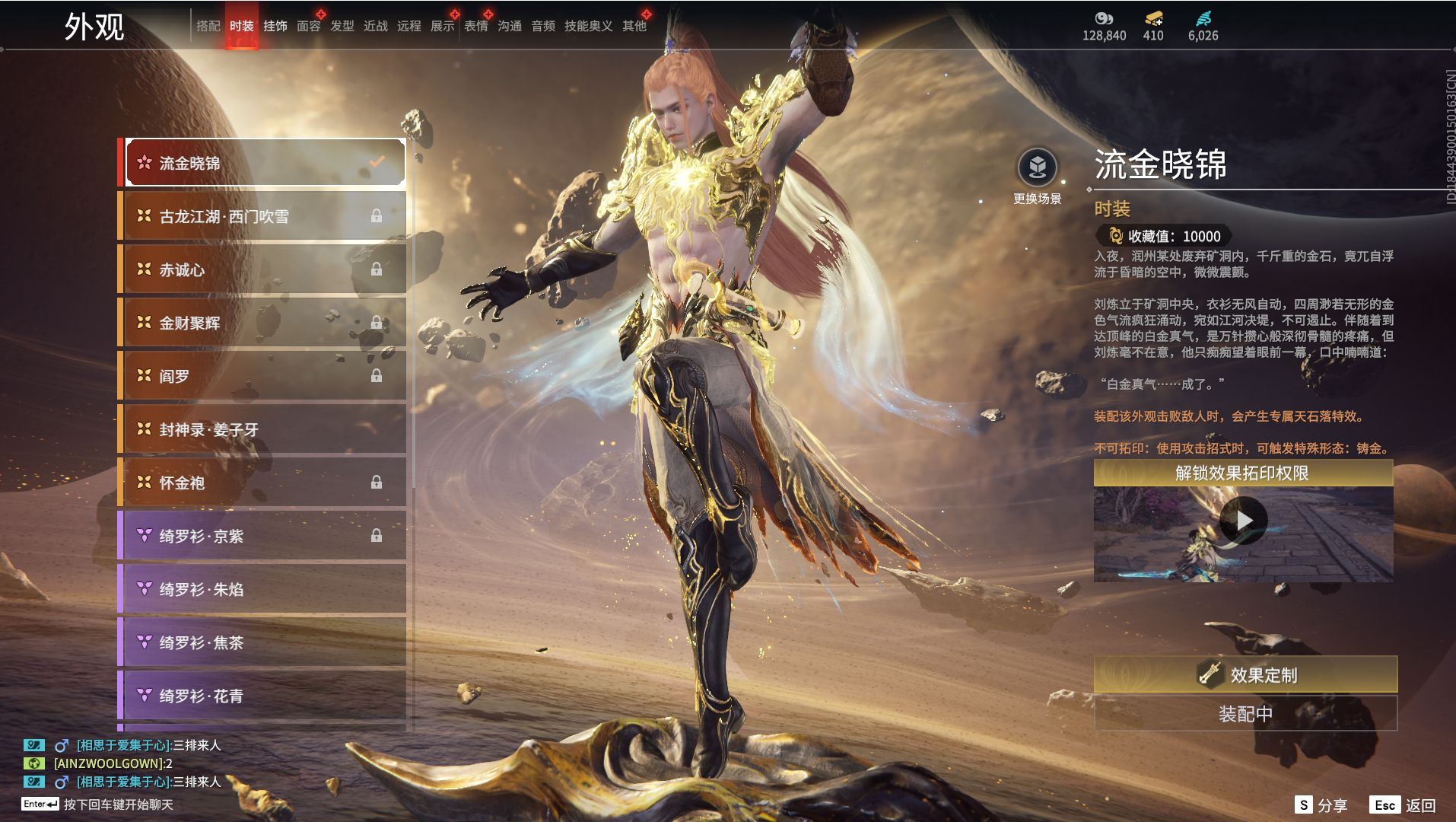The image size is (1456, 822).
Task: Show the 技能奥义 tab
Action: tap(588, 26)
